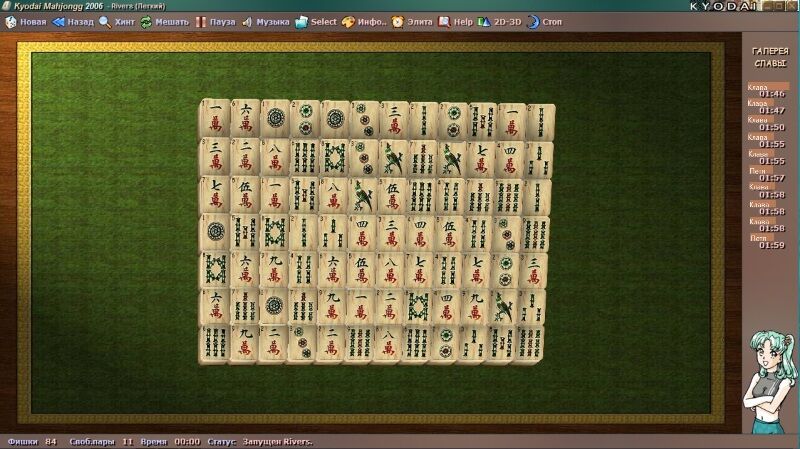The image size is (800, 449).
Task: Toggle the 2D-3D view mode
Action: click(499, 21)
